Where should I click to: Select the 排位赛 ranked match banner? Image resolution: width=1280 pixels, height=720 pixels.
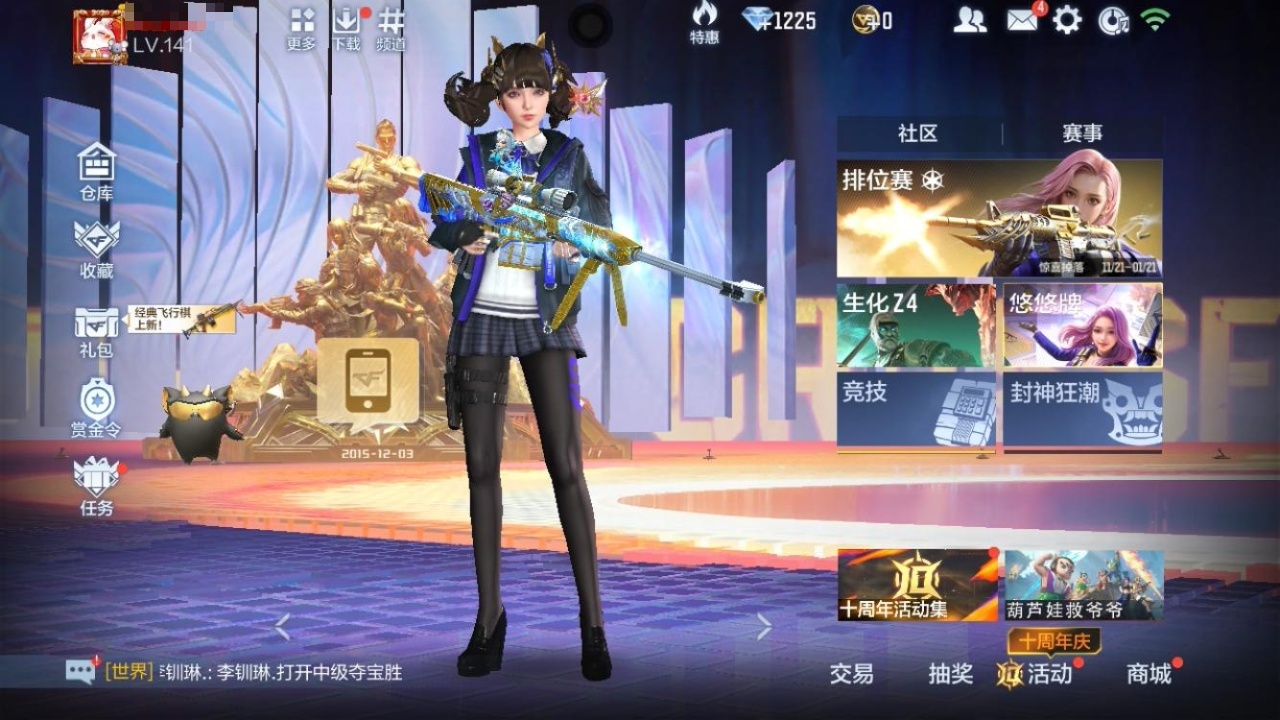coord(999,218)
